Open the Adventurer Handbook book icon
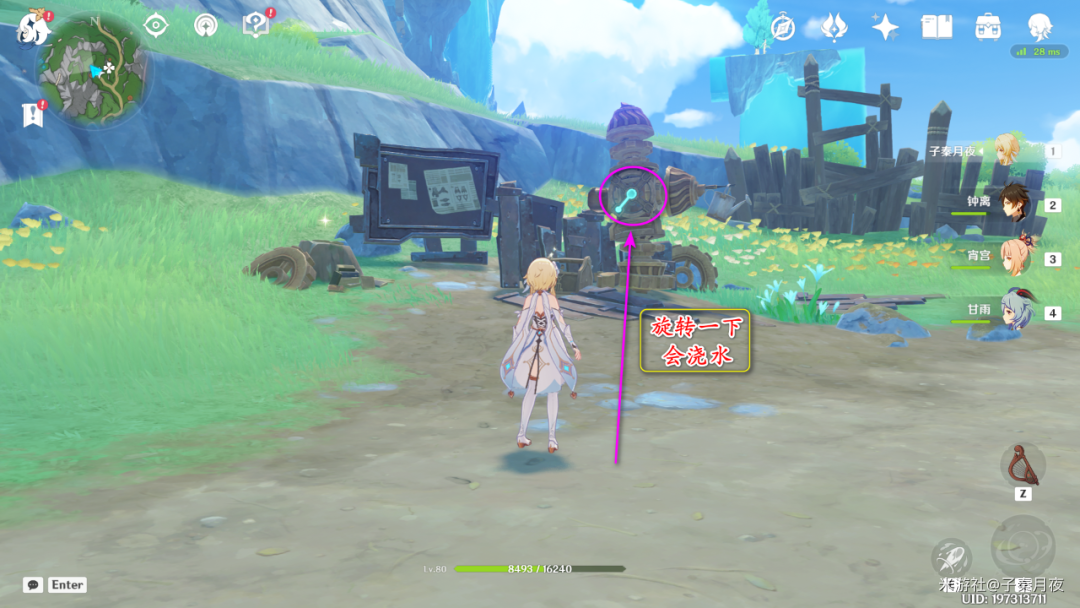 [937, 27]
